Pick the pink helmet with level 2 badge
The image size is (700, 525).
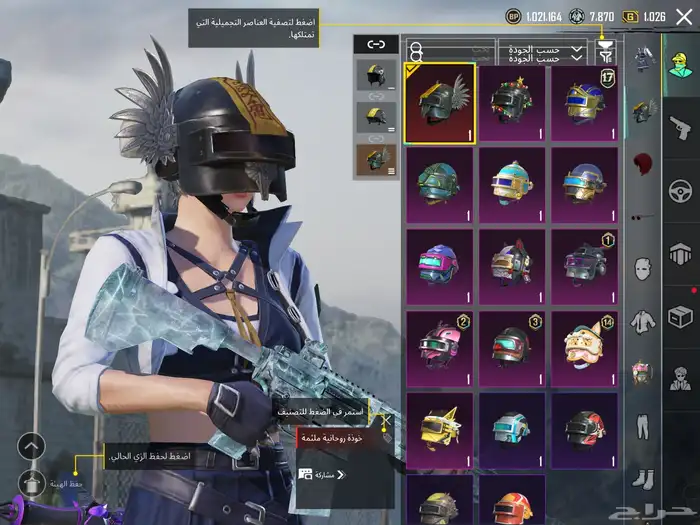pyautogui.click(x=439, y=347)
